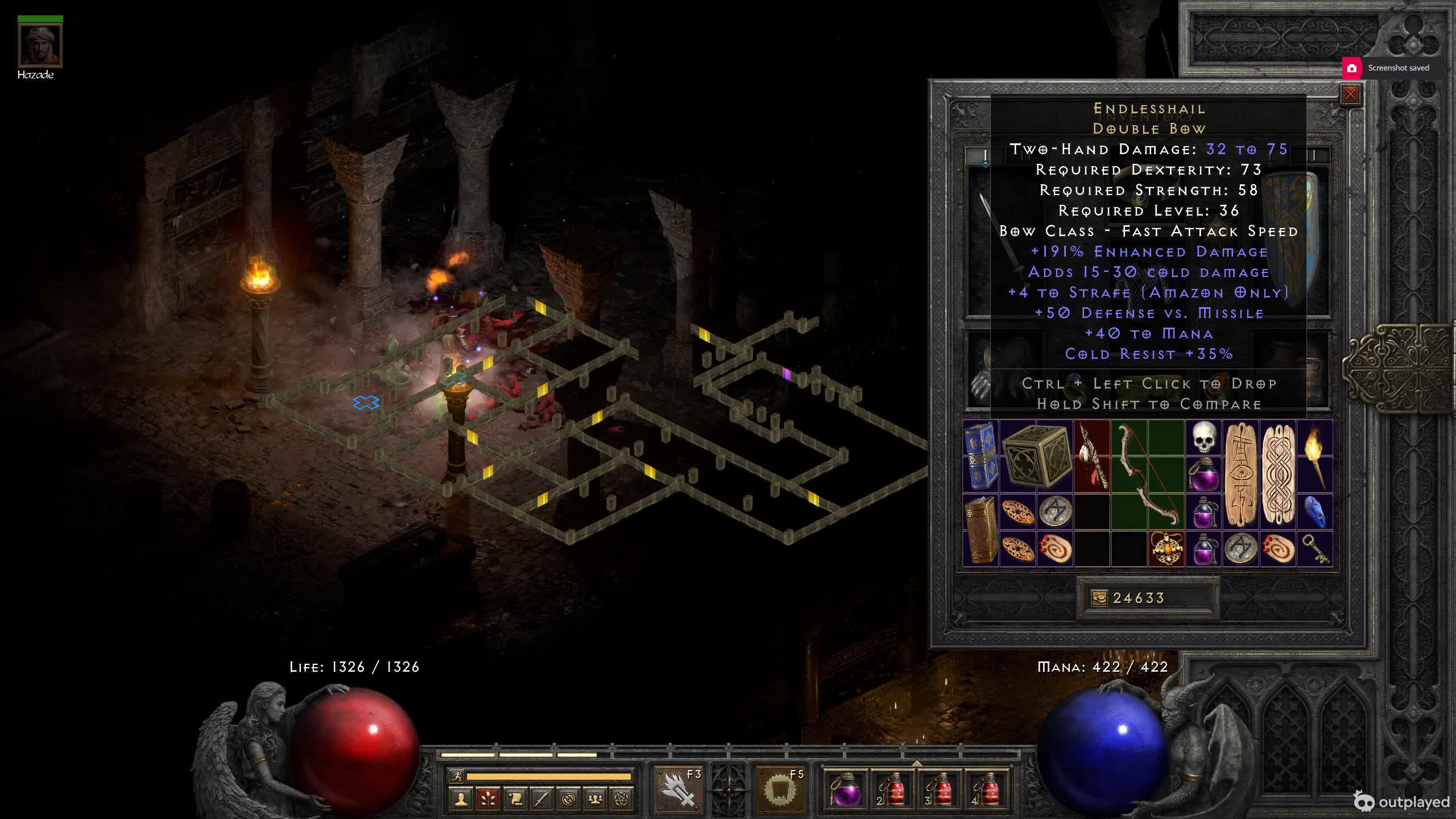Viewport: 1456px width, 819px height.
Task: Open the party screen button
Action: click(595, 799)
